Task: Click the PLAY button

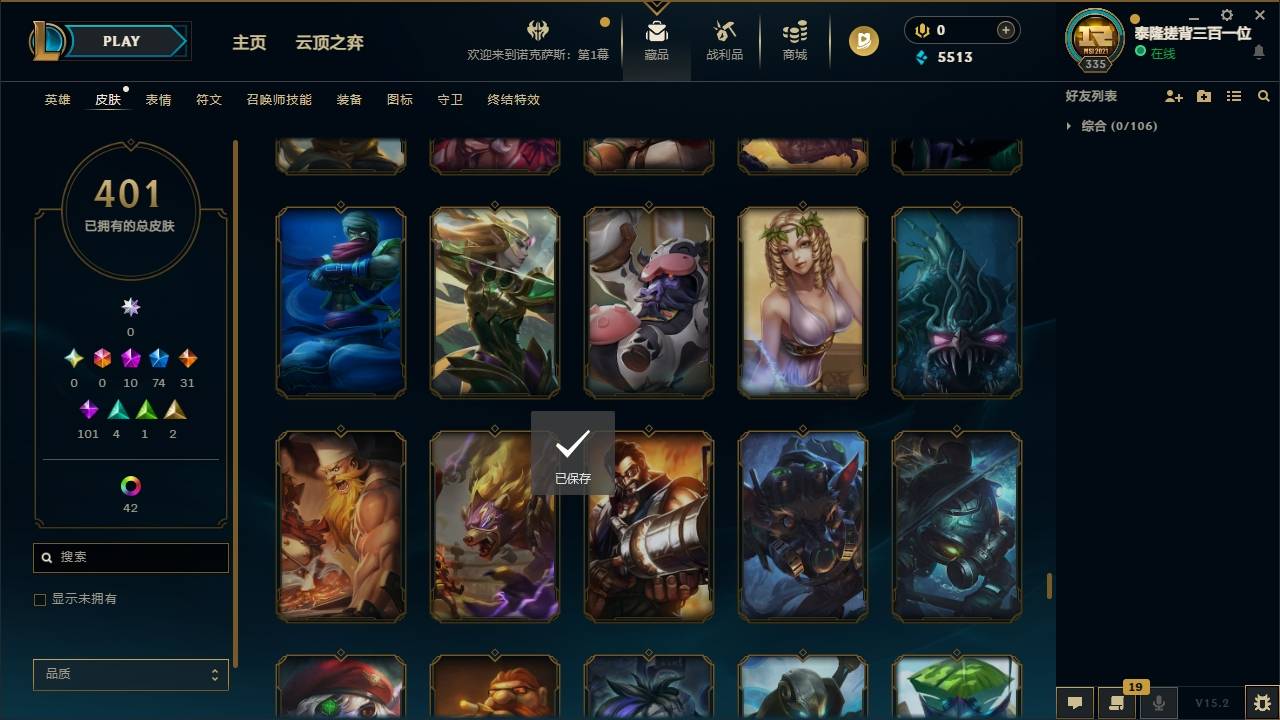Action: [x=120, y=41]
